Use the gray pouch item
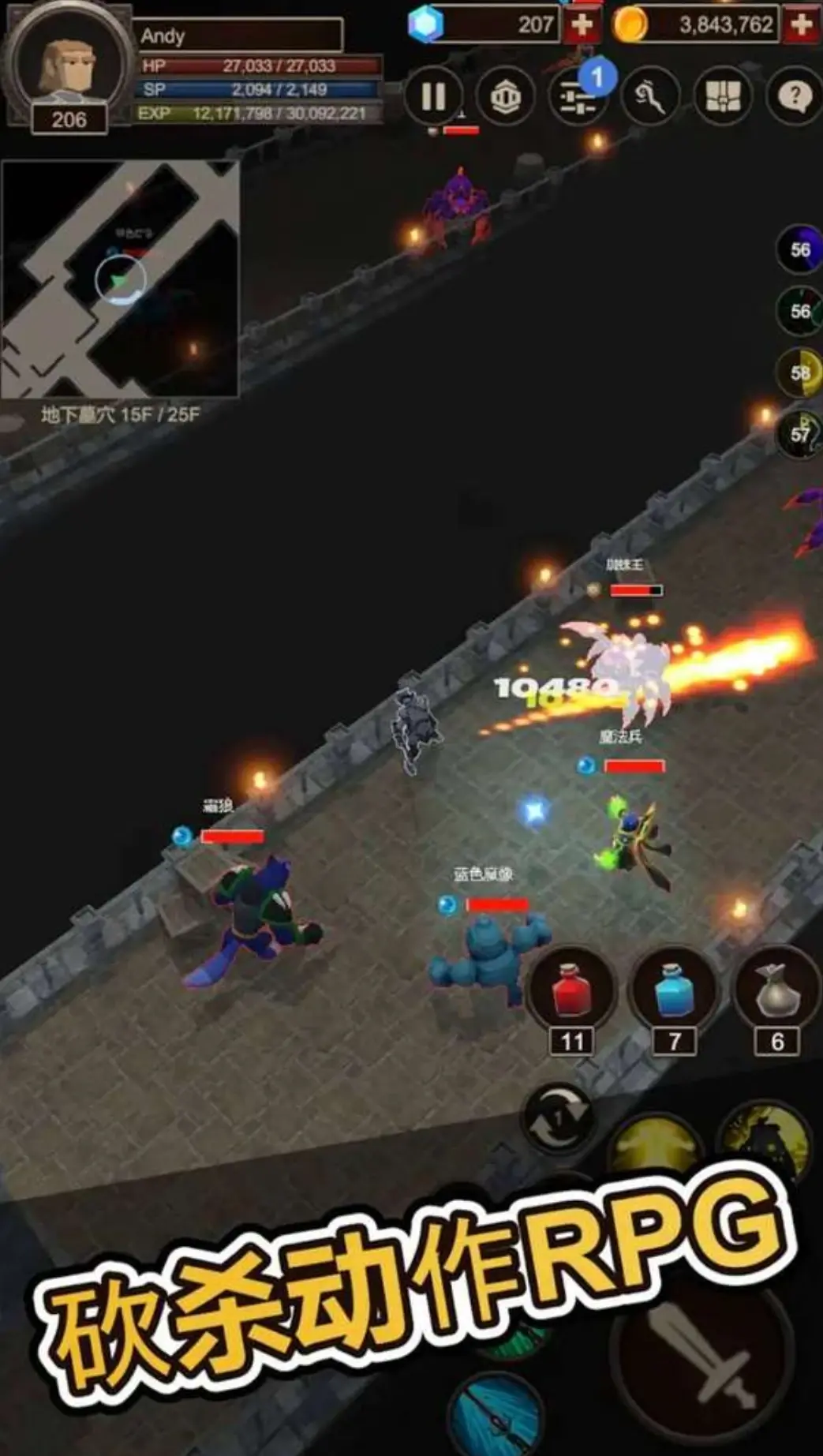Screen dimensions: 823x1456 tap(776, 990)
